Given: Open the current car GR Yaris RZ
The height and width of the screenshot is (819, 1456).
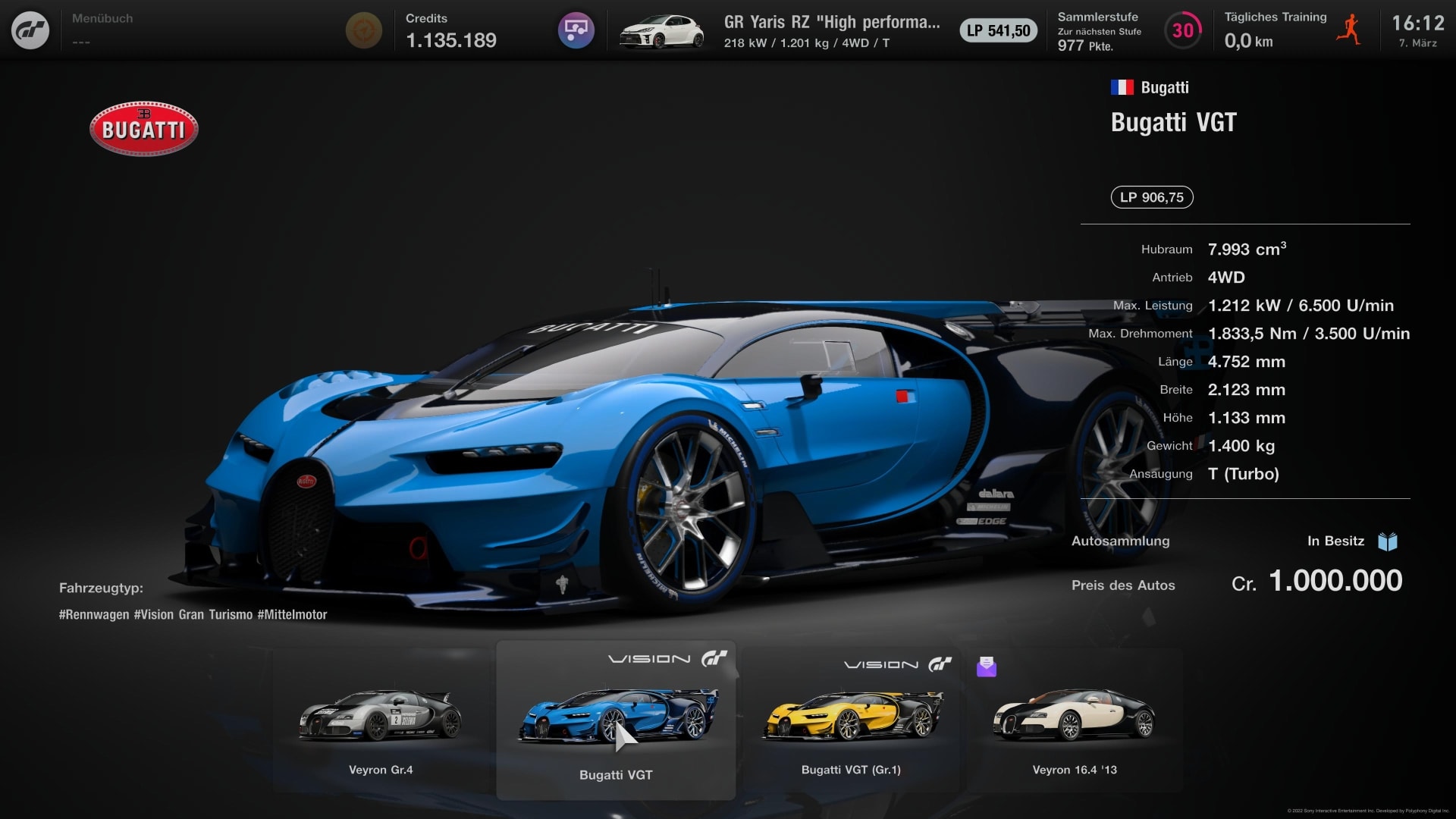Looking at the screenshot, I should [x=830, y=30].
